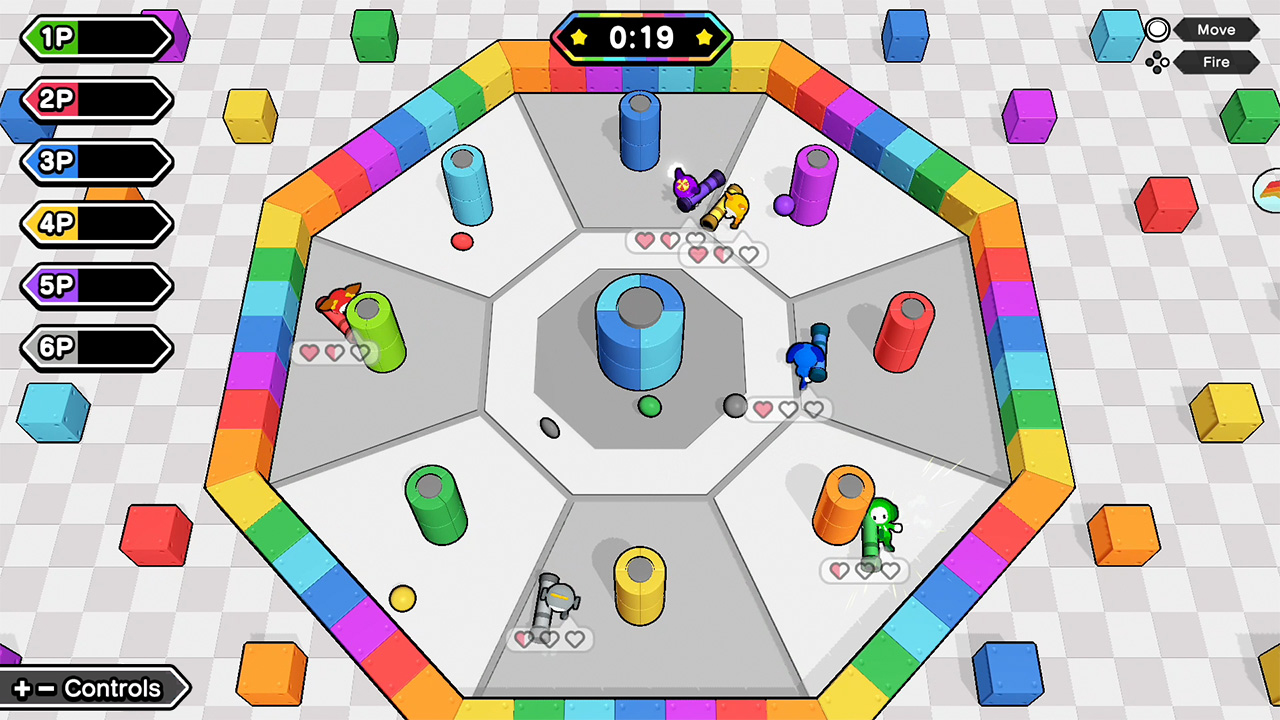Image resolution: width=1280 pixels, height=720 pixels.
Task: Click the Fire button label
Action: tap(1215, 62)
